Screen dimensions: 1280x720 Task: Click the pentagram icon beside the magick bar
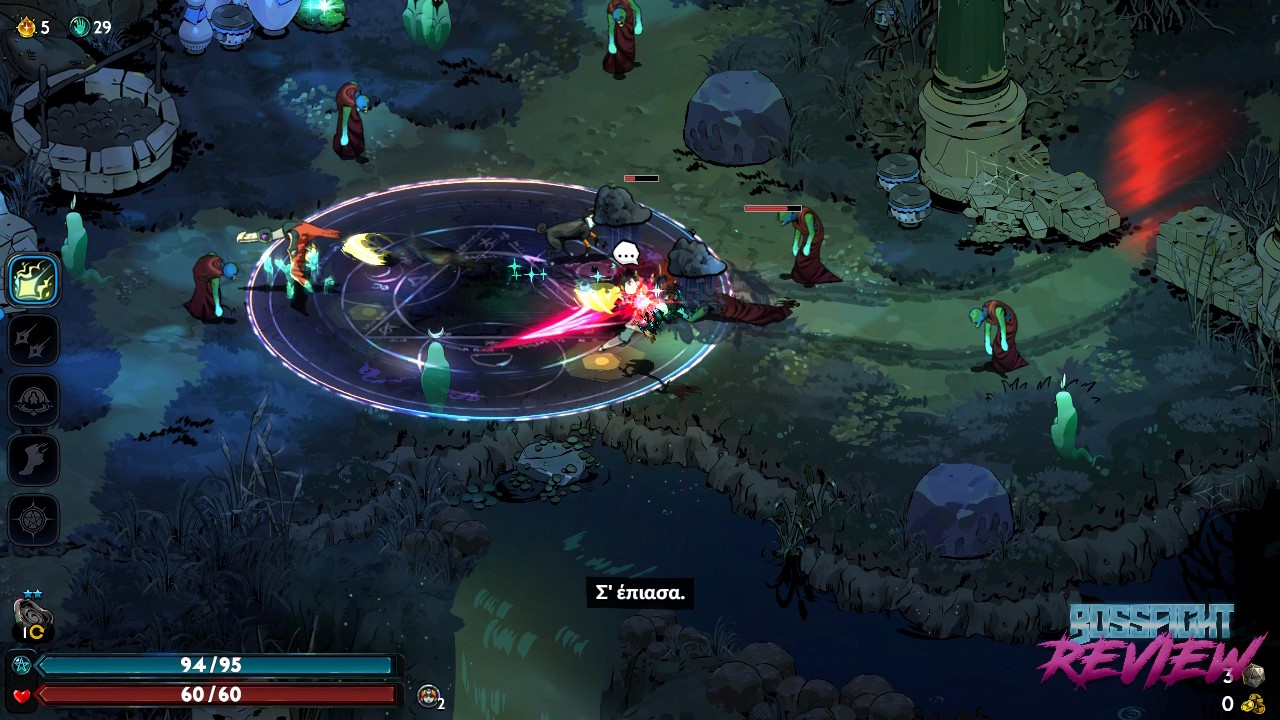tap(20, 665)
